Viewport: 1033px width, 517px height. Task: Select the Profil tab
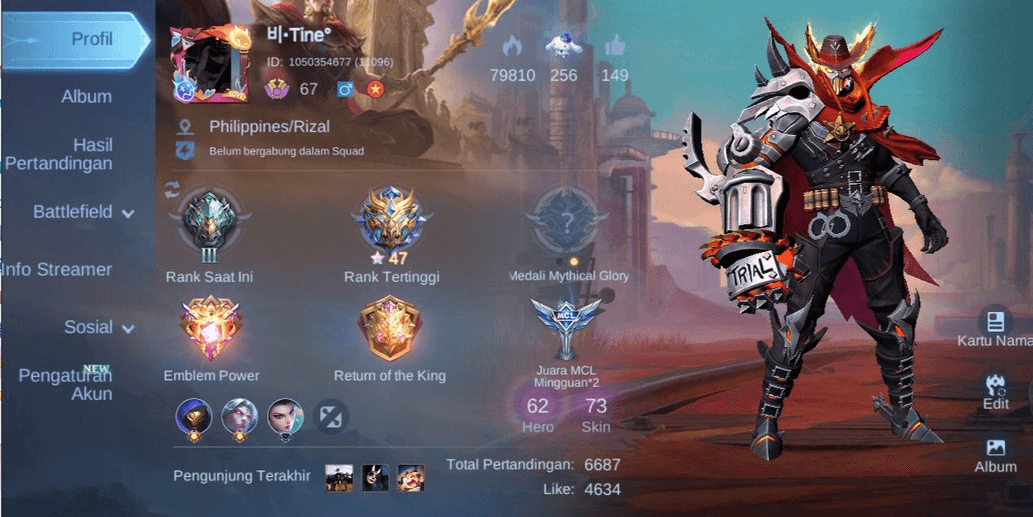pyautogui.click(x=76, y=40)
